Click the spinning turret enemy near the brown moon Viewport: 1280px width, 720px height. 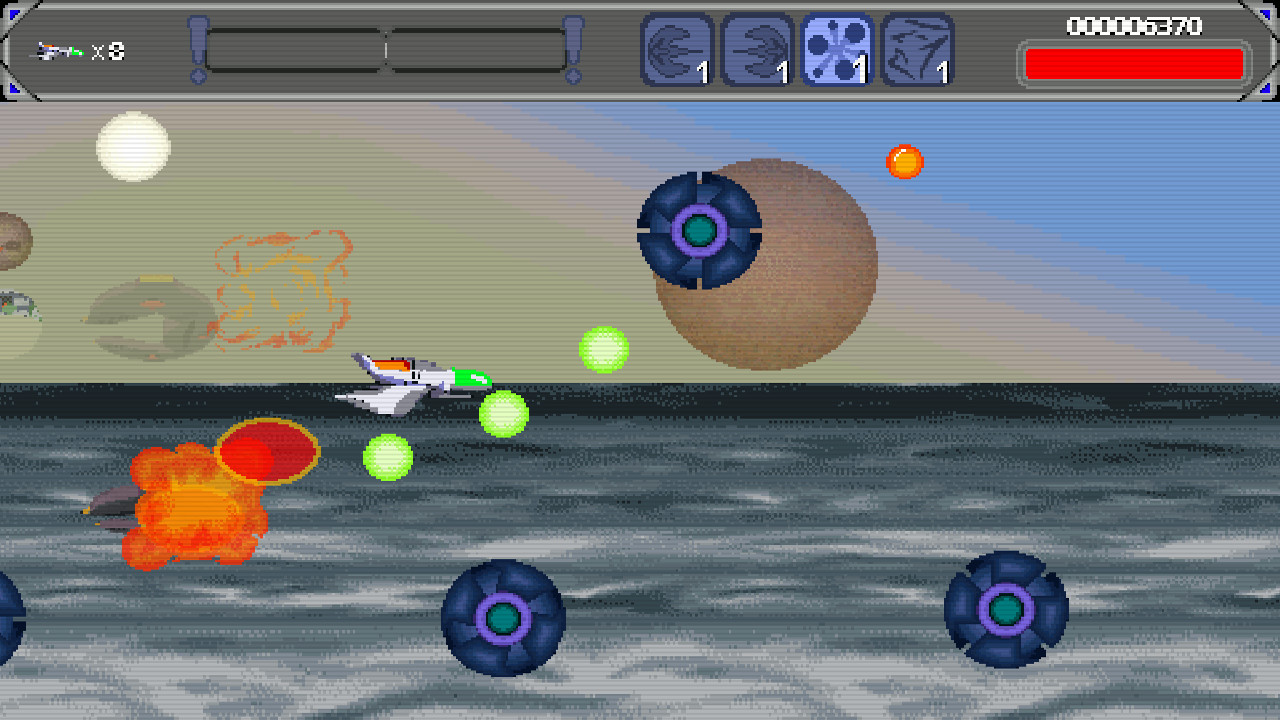click(x=701, y=232)
